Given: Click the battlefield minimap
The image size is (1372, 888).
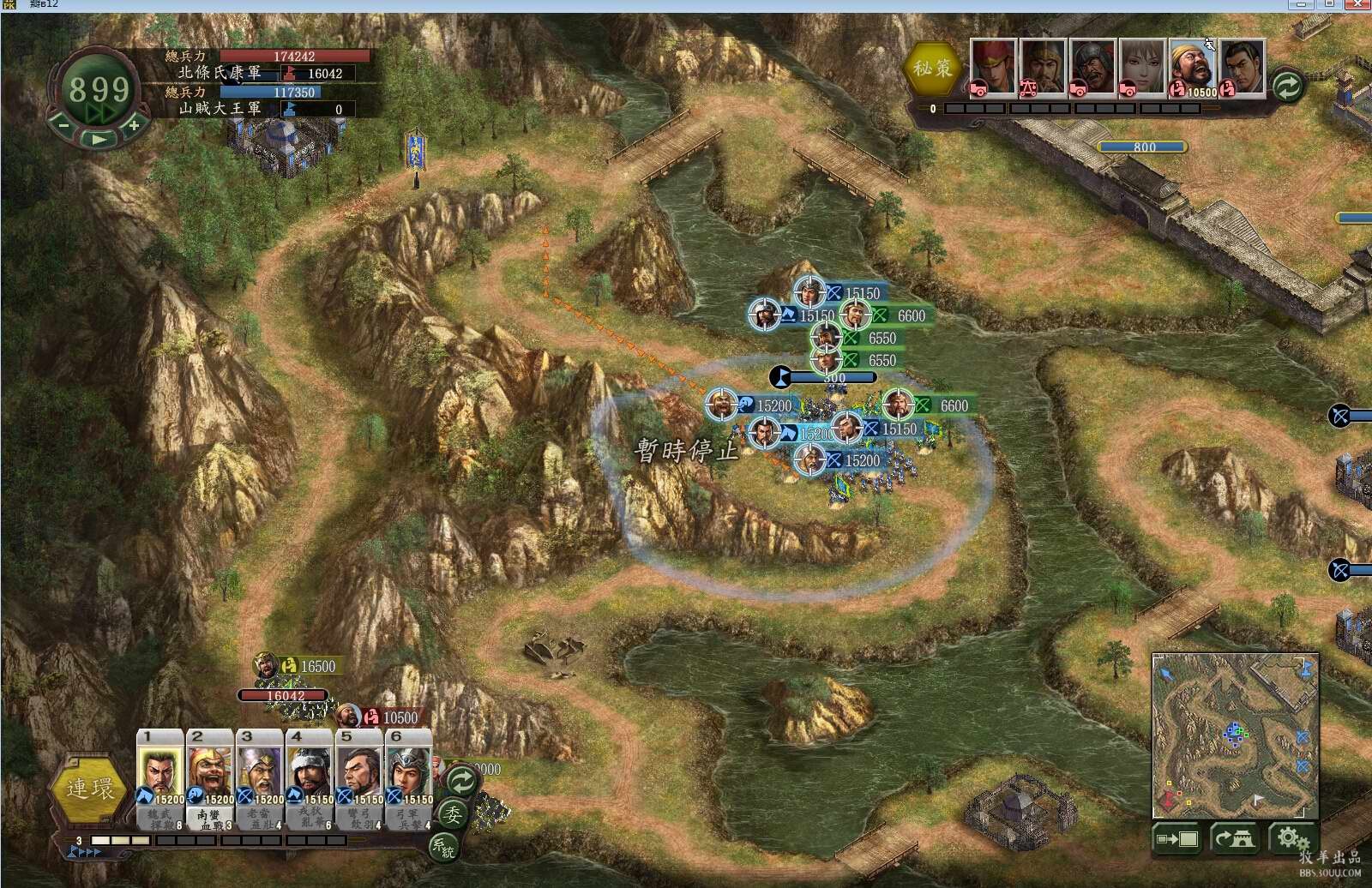Looking at the screenshot, I should (1234, 735).
